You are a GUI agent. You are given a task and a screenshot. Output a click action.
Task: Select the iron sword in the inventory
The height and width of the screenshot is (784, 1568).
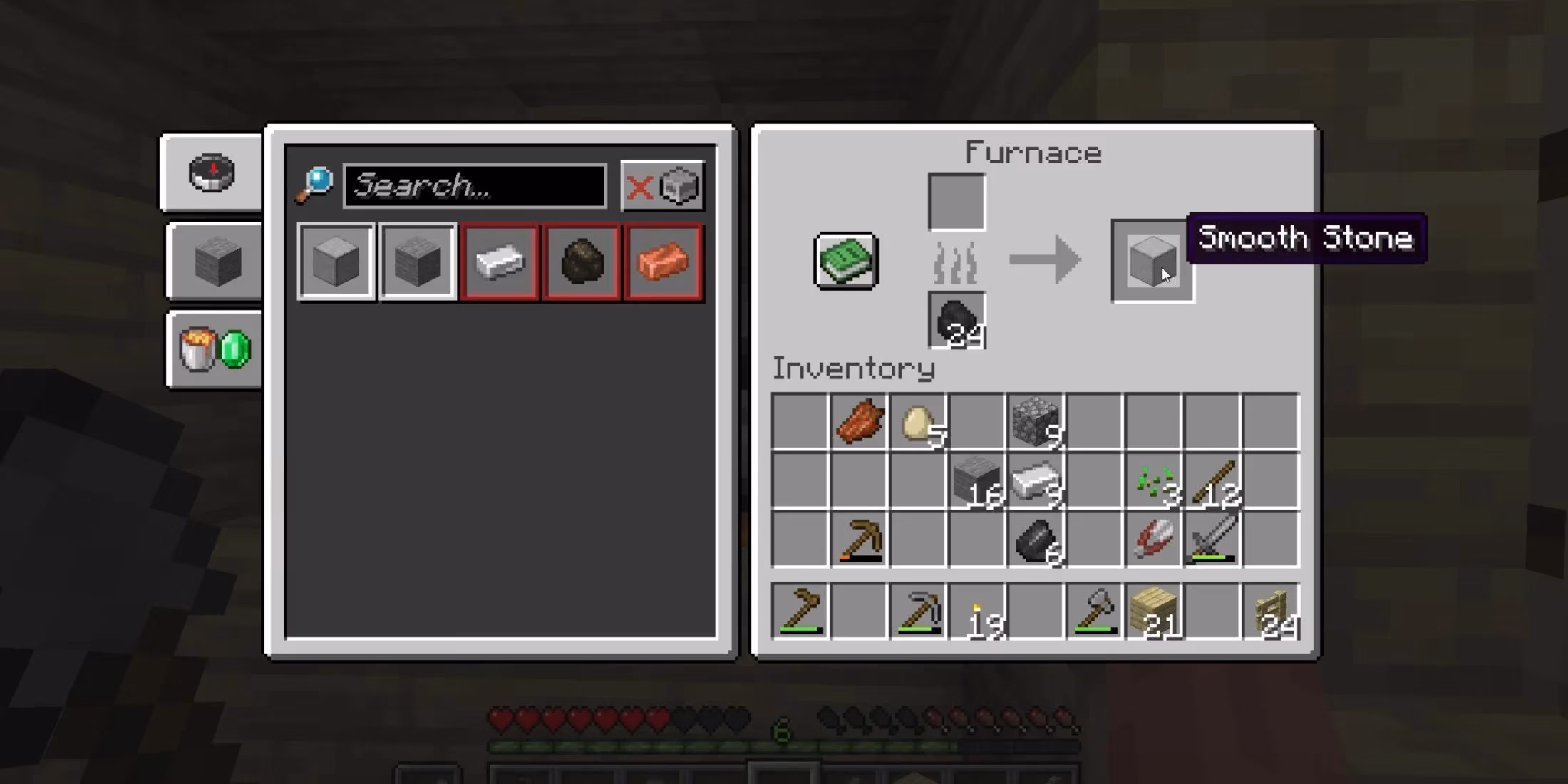point(1212,540)
